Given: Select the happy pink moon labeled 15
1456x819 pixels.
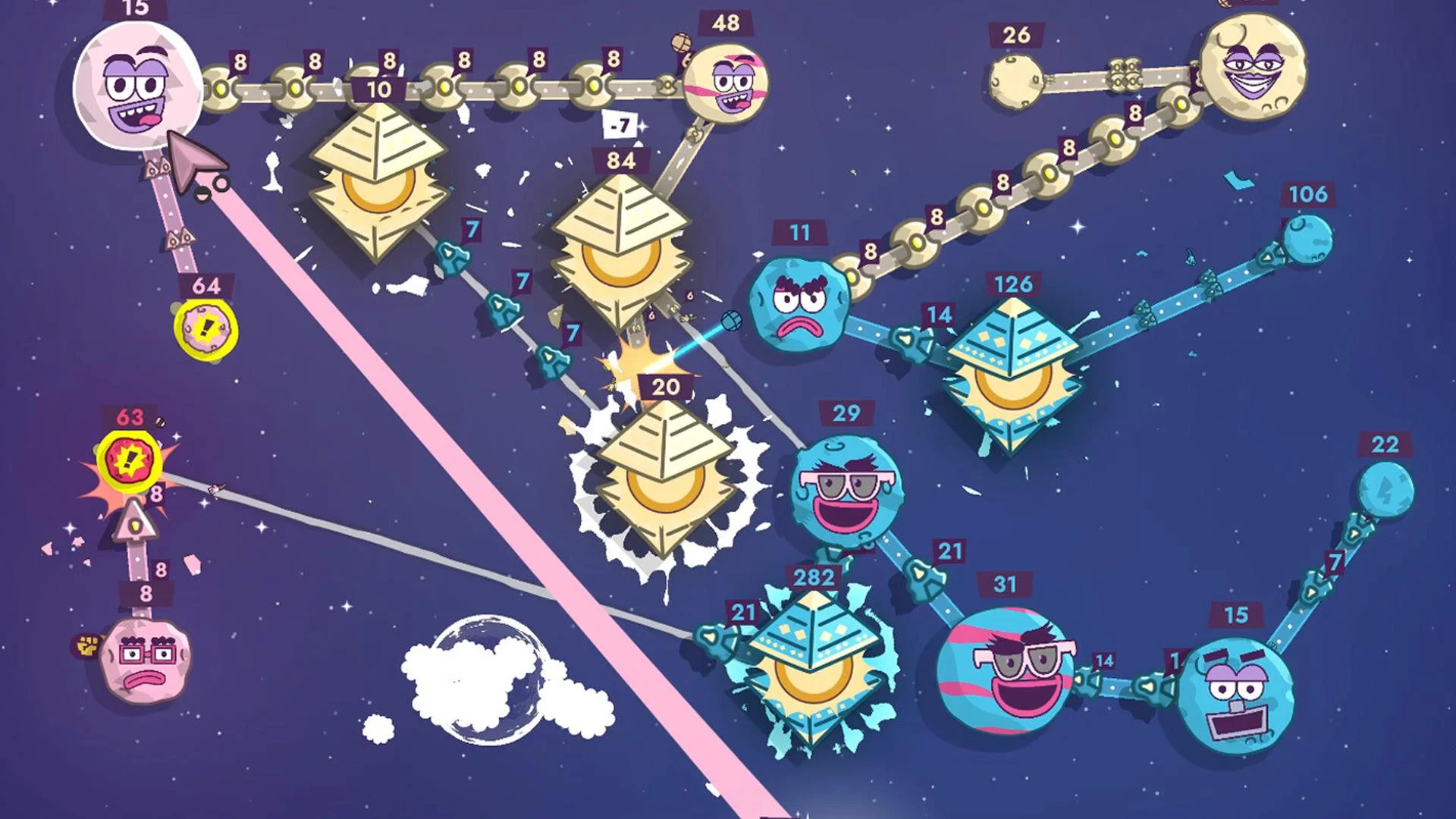Looking at the screenshot, I should point(136,87).
